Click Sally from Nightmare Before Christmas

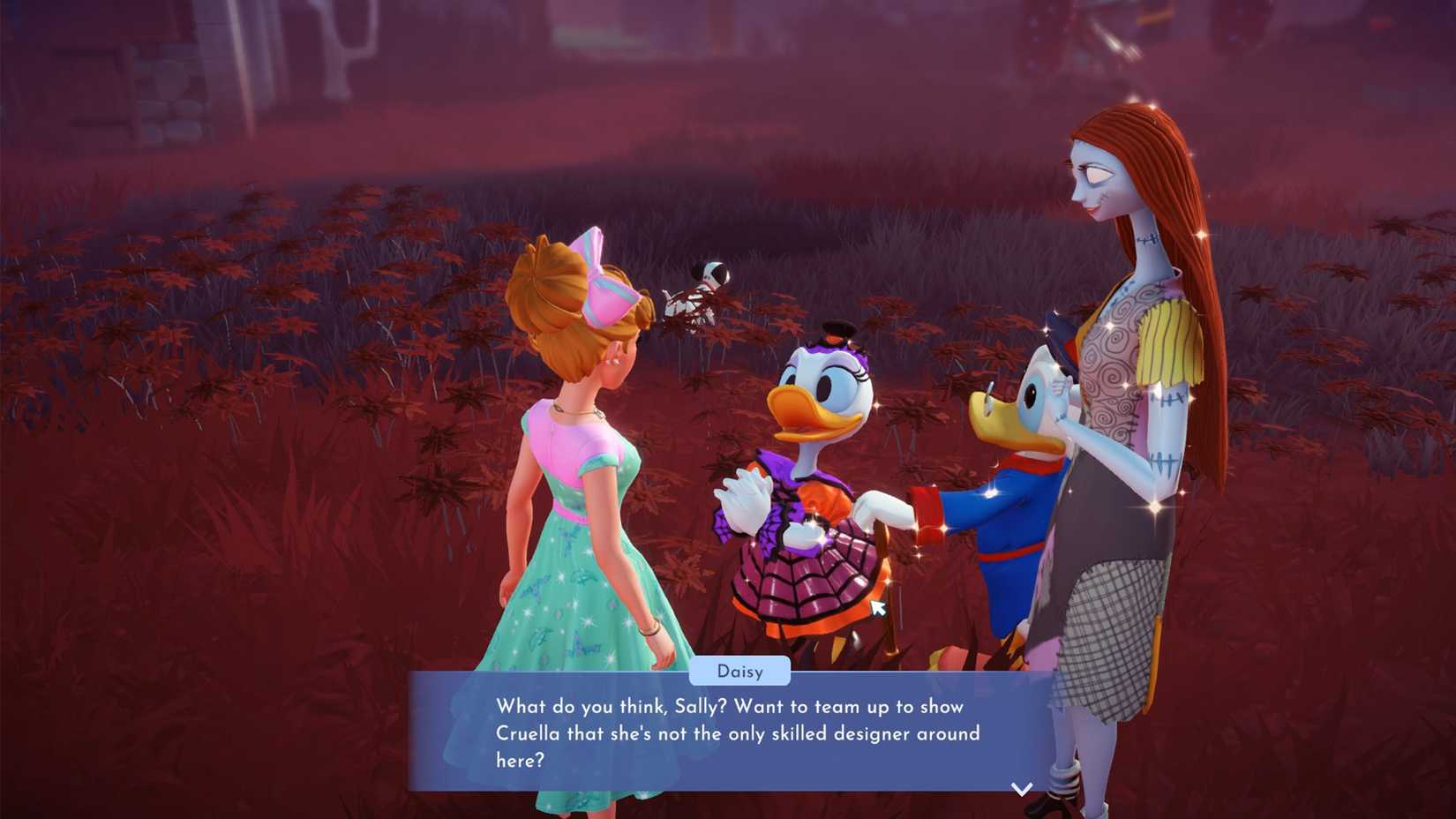click(x=1121, y=353)
